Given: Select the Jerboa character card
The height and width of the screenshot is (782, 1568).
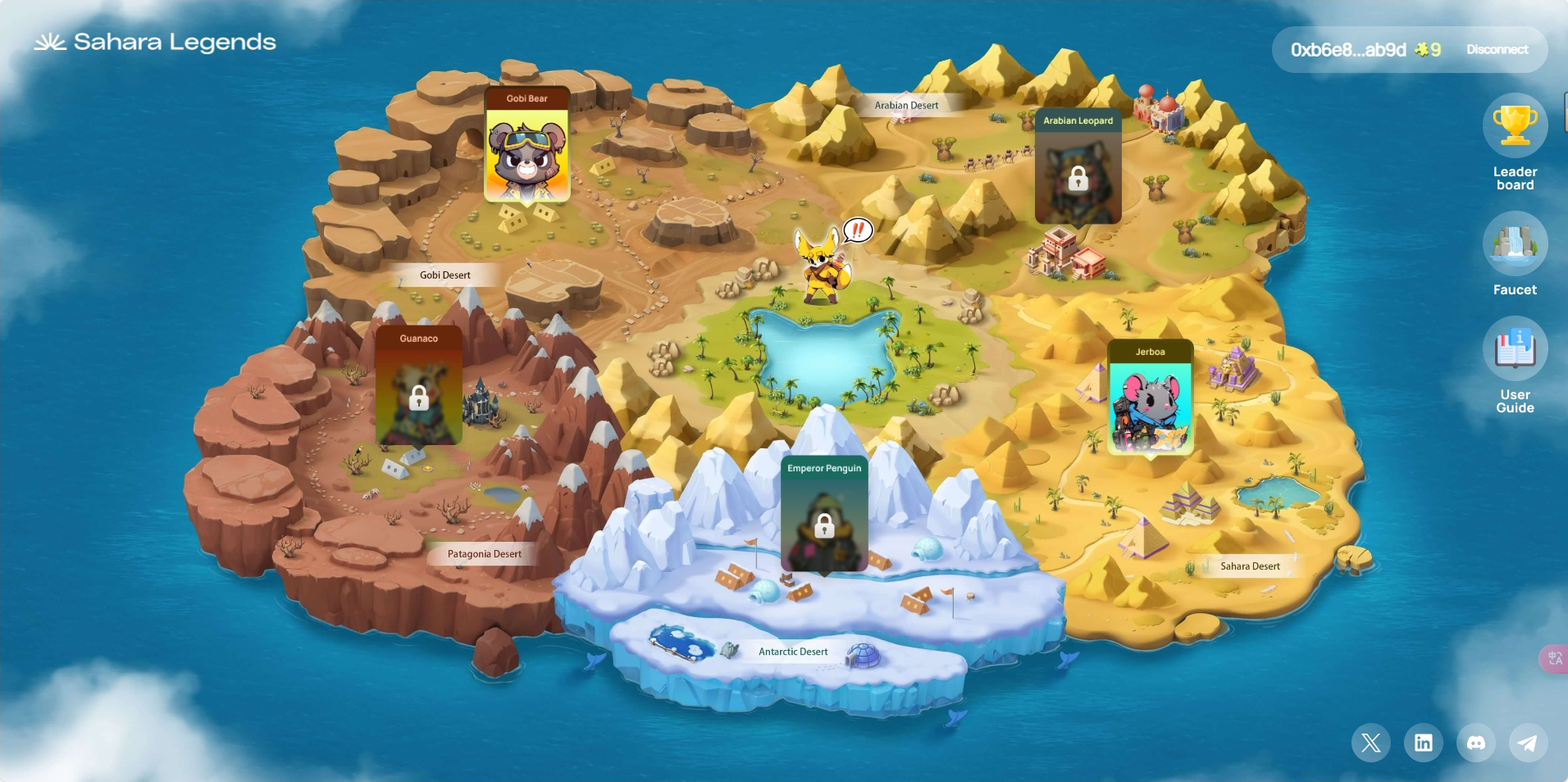Looking at the screenshot, I should click(x=1150, y=398).
